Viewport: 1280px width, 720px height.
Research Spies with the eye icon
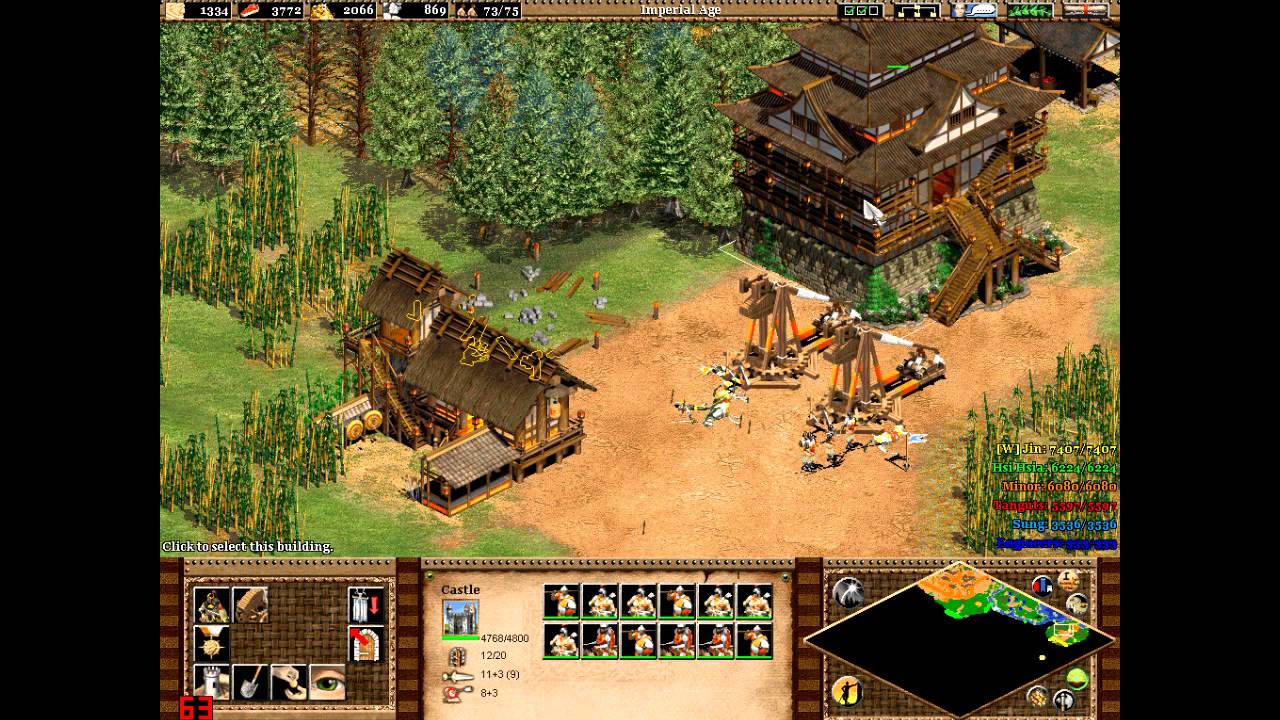[327, 681]
